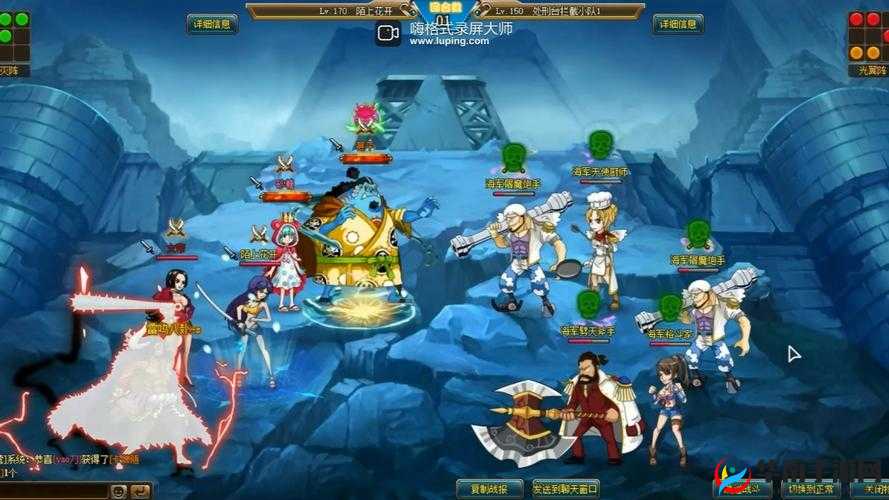The height and width of the screenshot is (500, 889).
Task: Switch speed using 切换到正常 button
Action: pyautogui.click(x=808, y=490)
